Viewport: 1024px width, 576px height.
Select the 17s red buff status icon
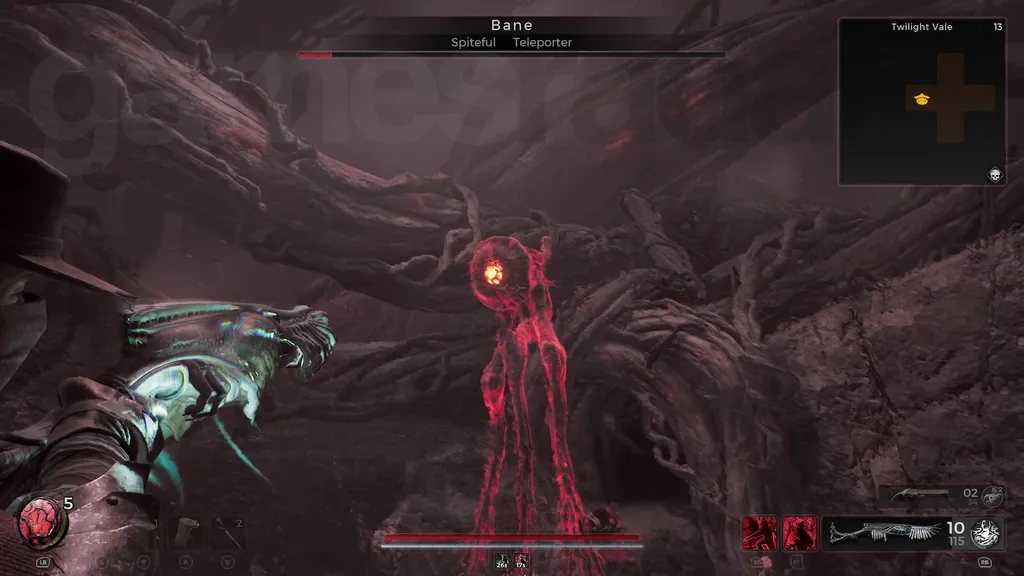[x=521, y=562]
